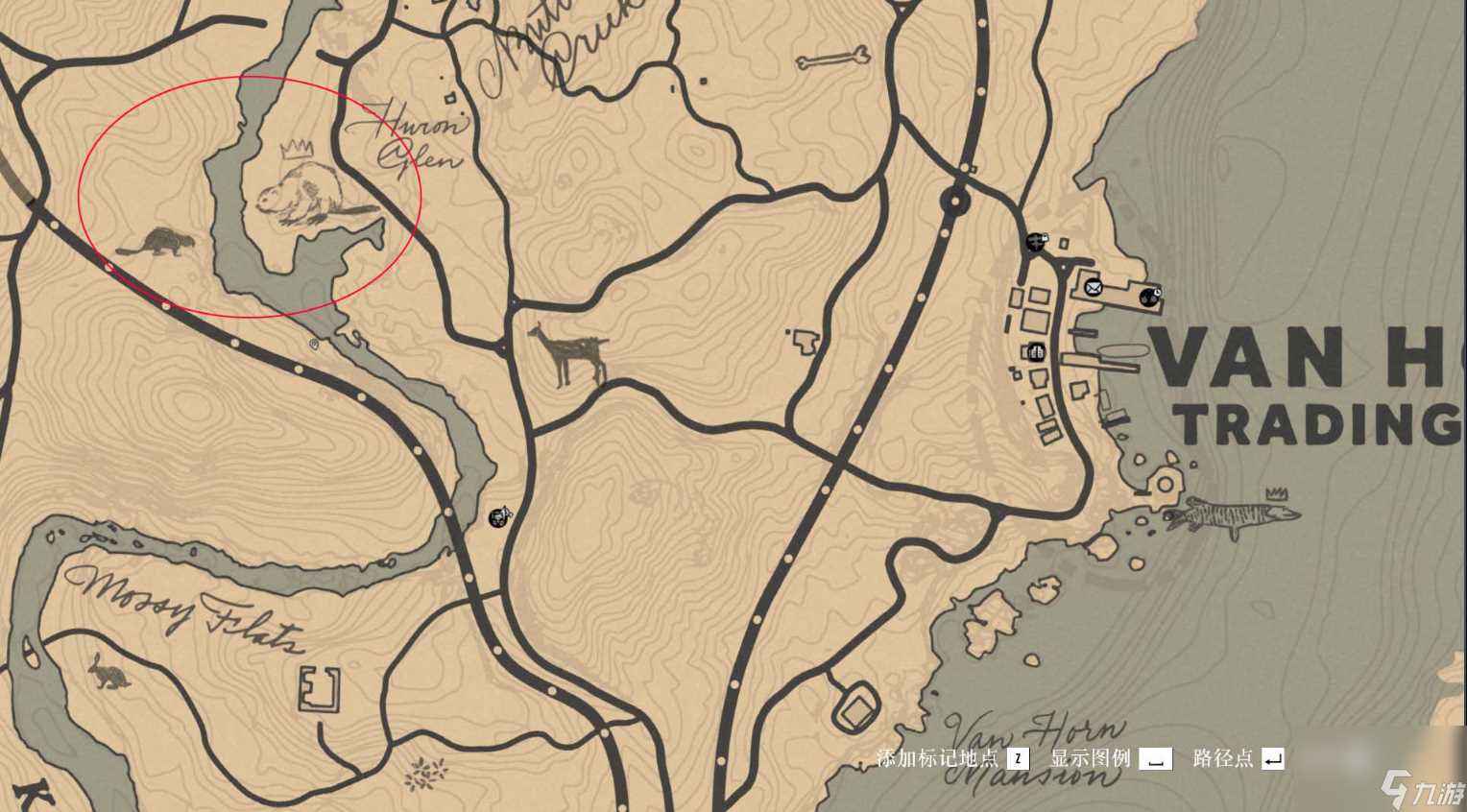
Task: Select the deer animal marker
Action: (x=568, y=354)
